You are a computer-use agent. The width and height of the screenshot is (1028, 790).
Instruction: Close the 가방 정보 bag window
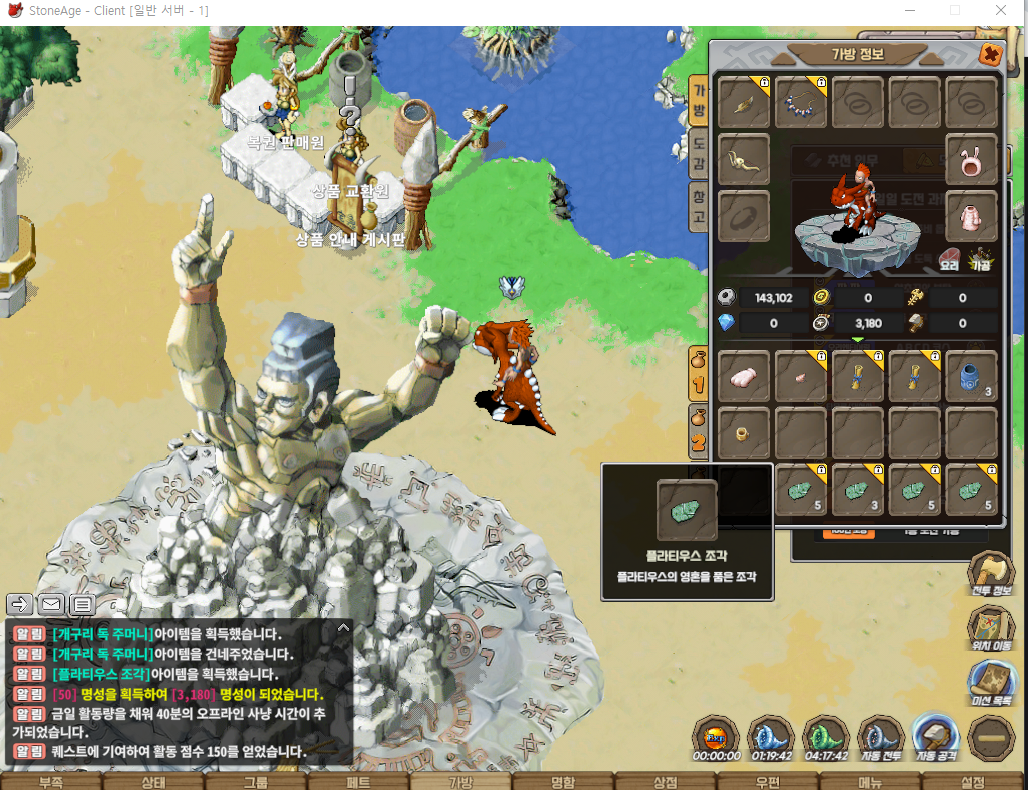(x=990, y=55)
